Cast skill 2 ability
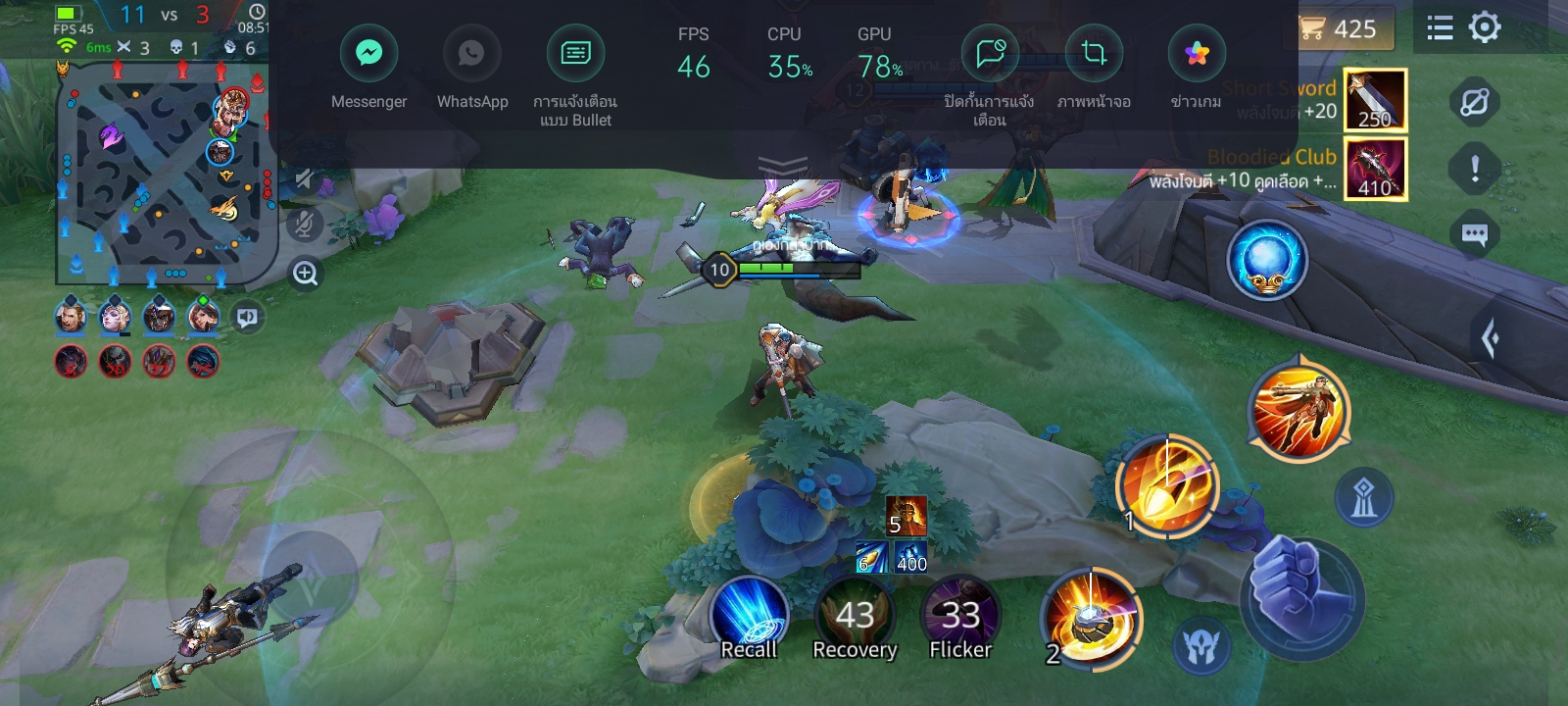Screen dimensions: 1568x706 (1091, 618)
